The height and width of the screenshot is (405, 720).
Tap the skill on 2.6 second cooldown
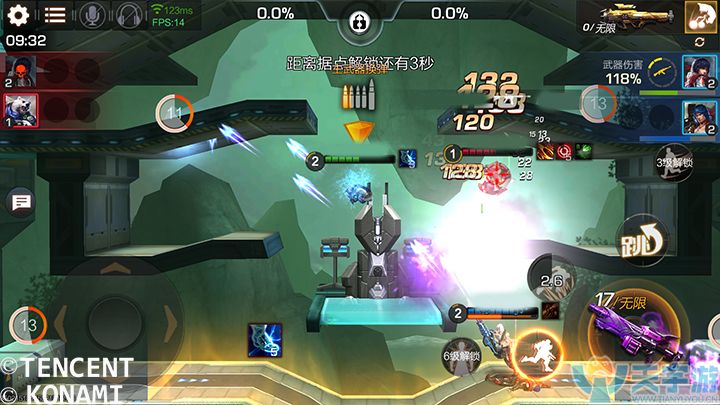(x=551, y=280)
